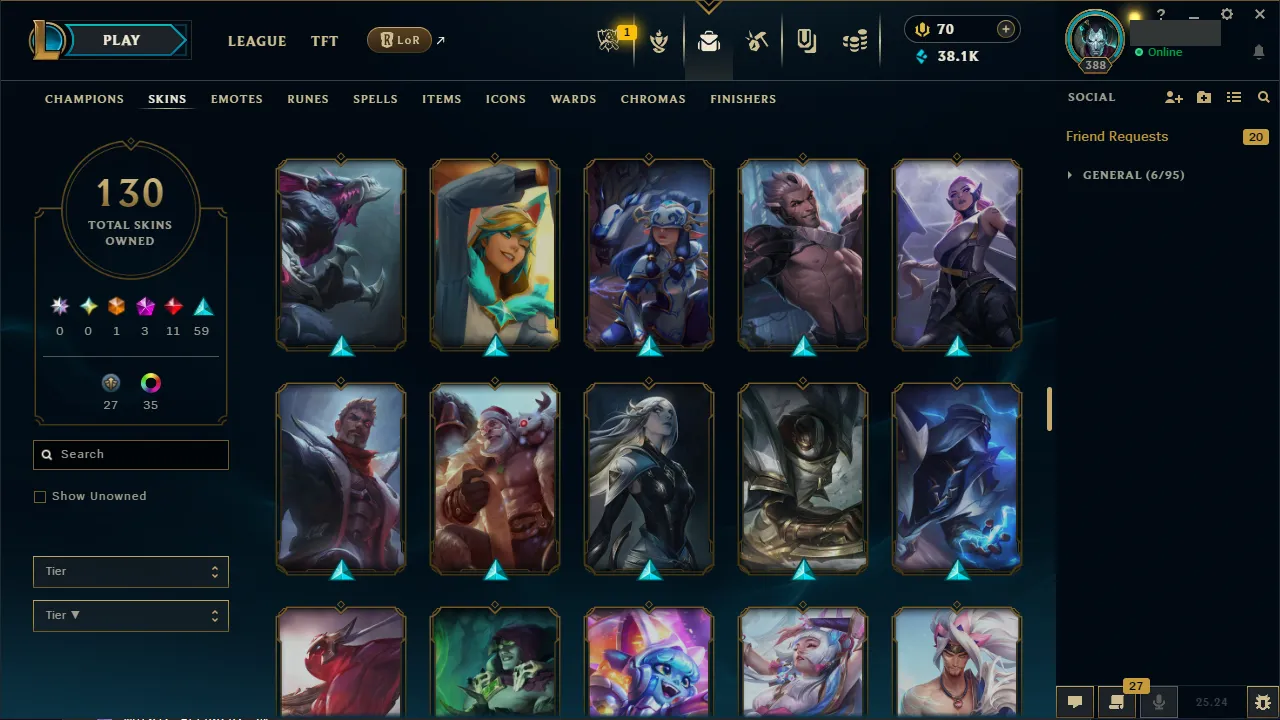Click the PLAY button
Screen dimensions: 1280x720
coord(121,40)
